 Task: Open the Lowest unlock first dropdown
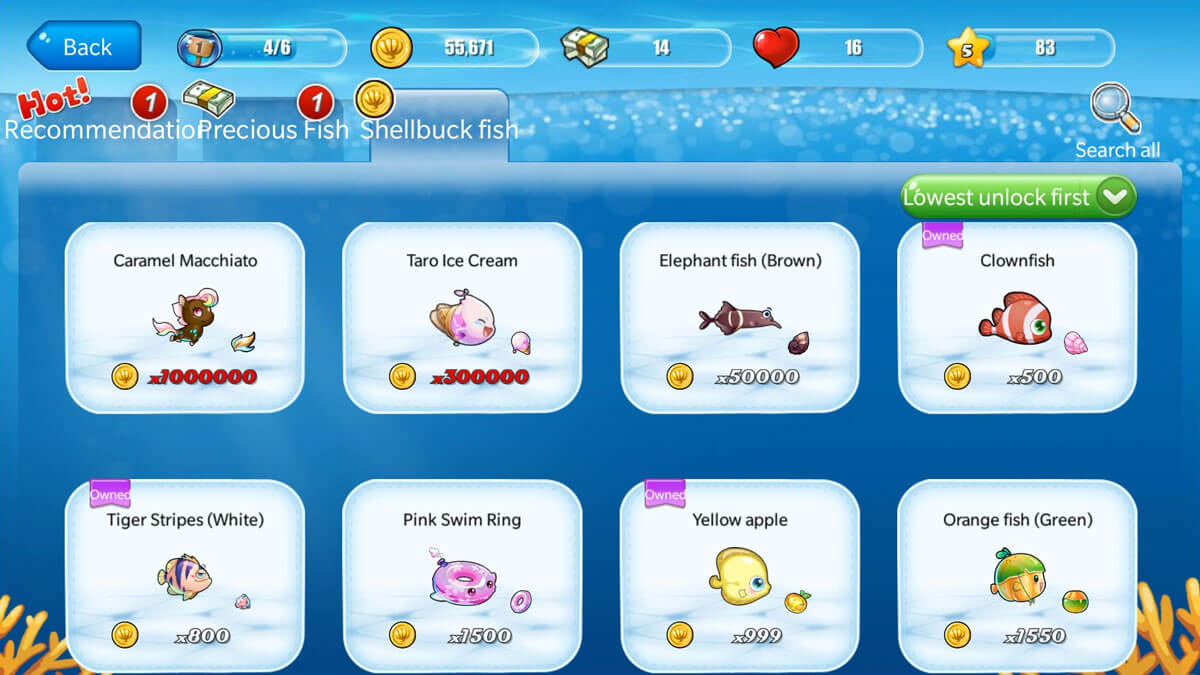pyautogui.click(x=1018, y=197)
